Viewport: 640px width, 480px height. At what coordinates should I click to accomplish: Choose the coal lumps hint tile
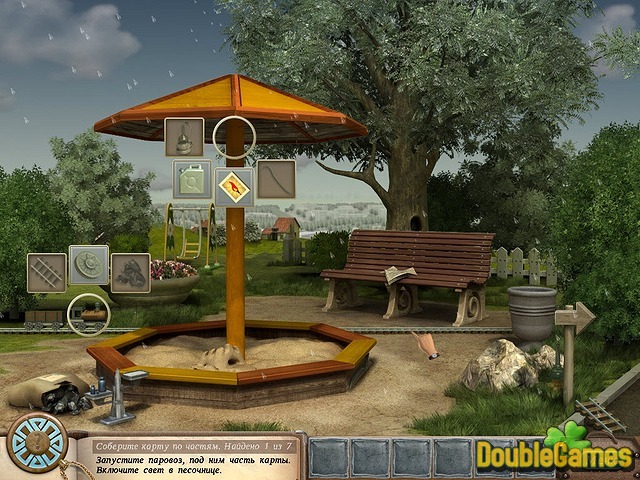[x=130, y=271]
